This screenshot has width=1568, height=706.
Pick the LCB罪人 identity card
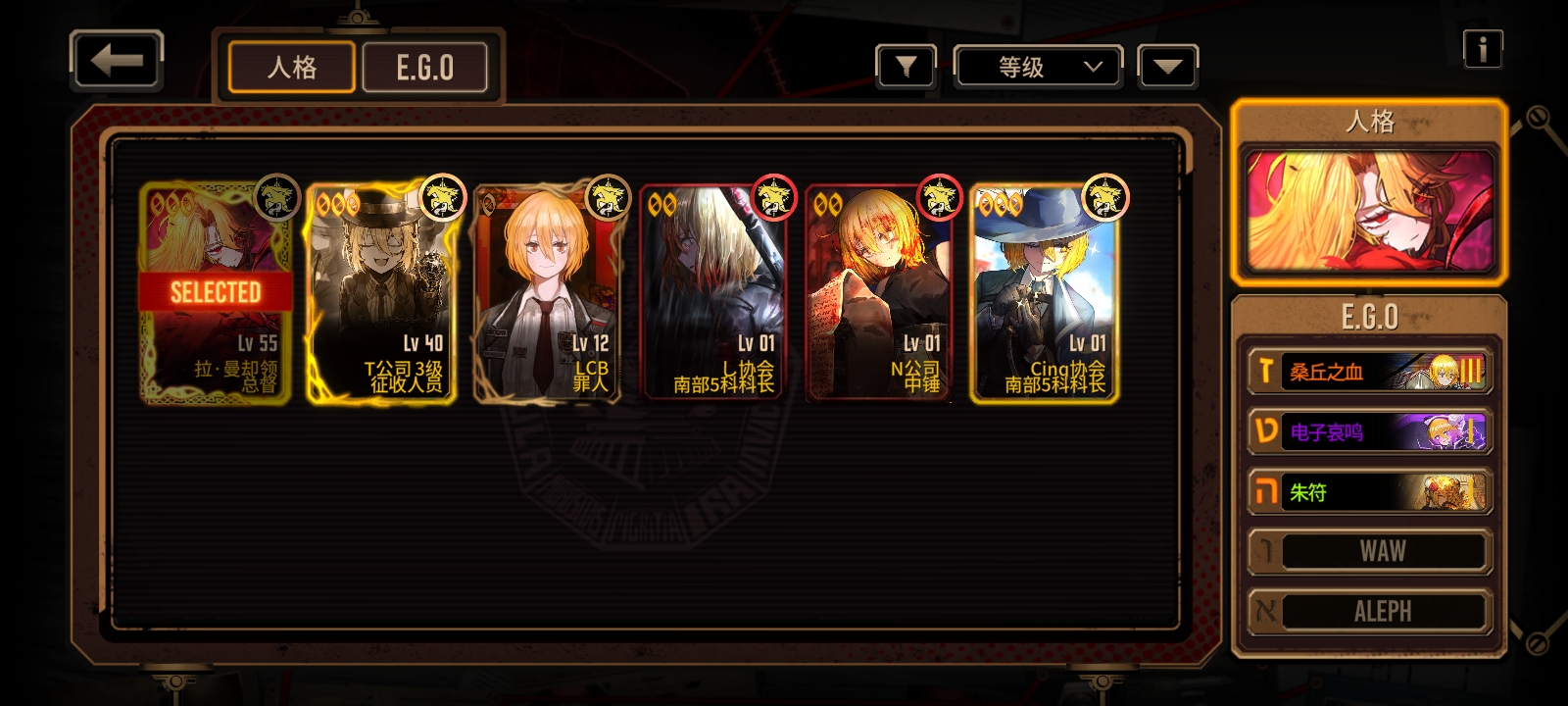coord(547,292)
